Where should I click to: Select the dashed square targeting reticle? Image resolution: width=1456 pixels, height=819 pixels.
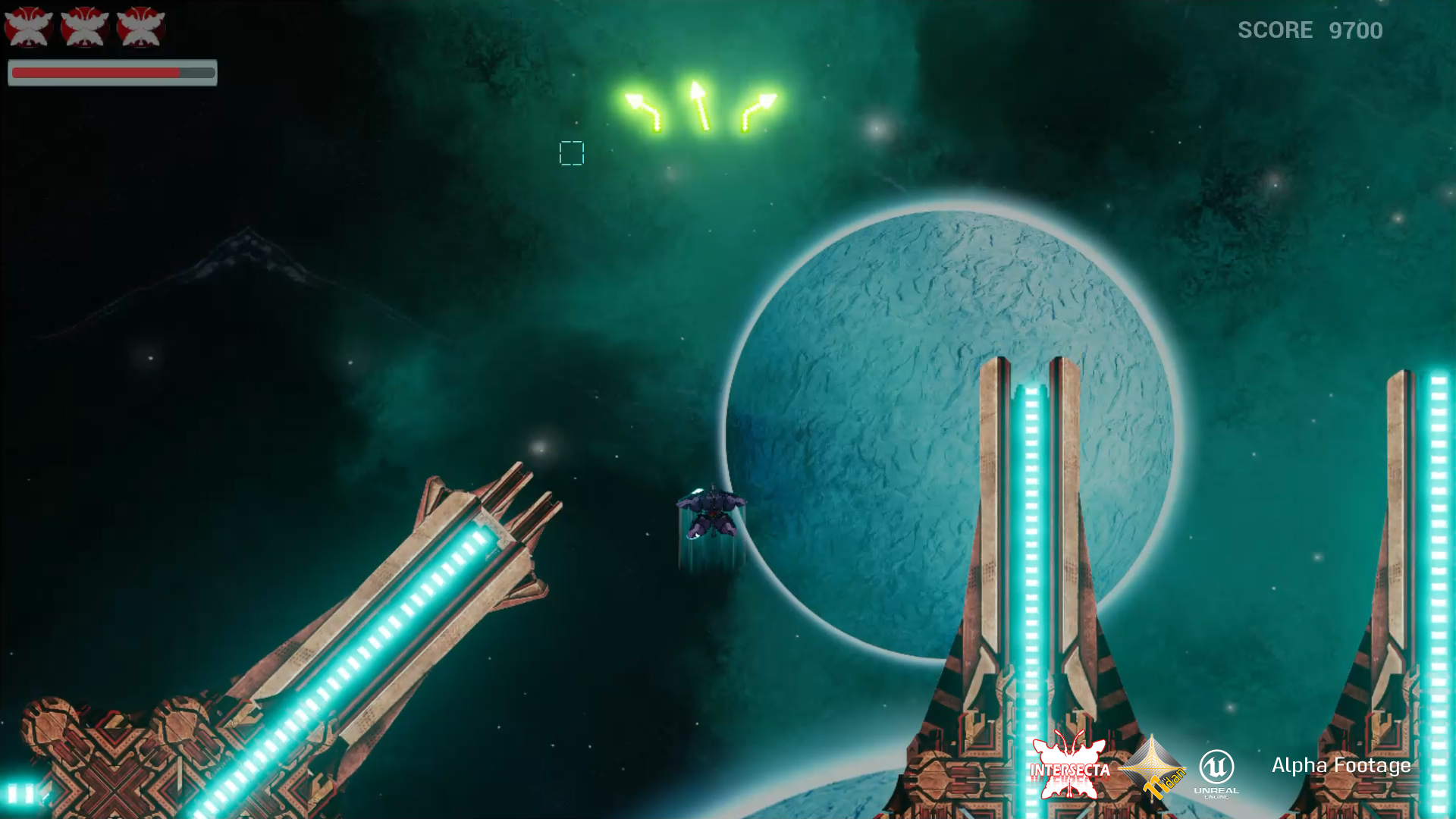pos(572,153)
